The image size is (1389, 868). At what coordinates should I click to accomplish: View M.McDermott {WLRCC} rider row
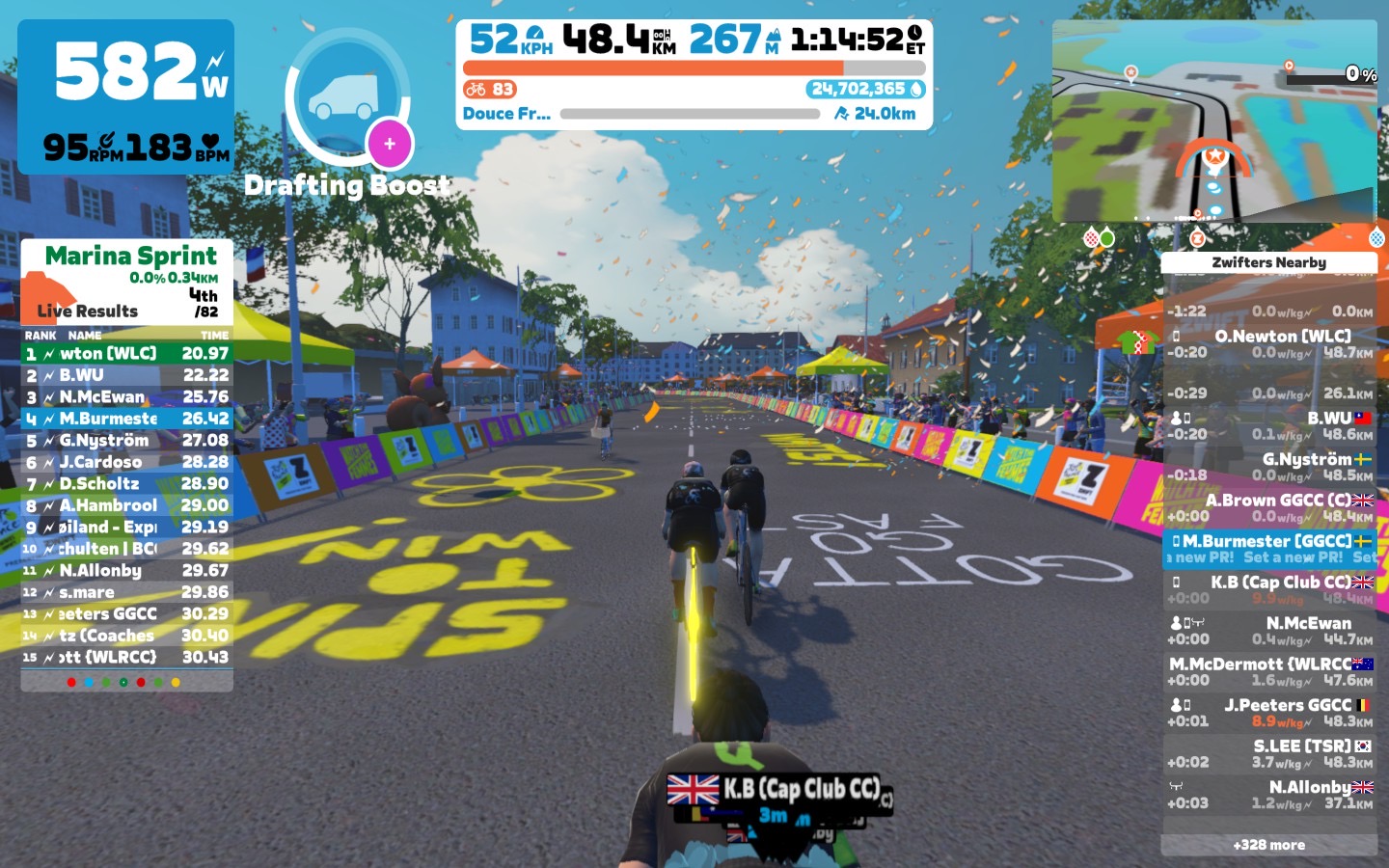1269,671
